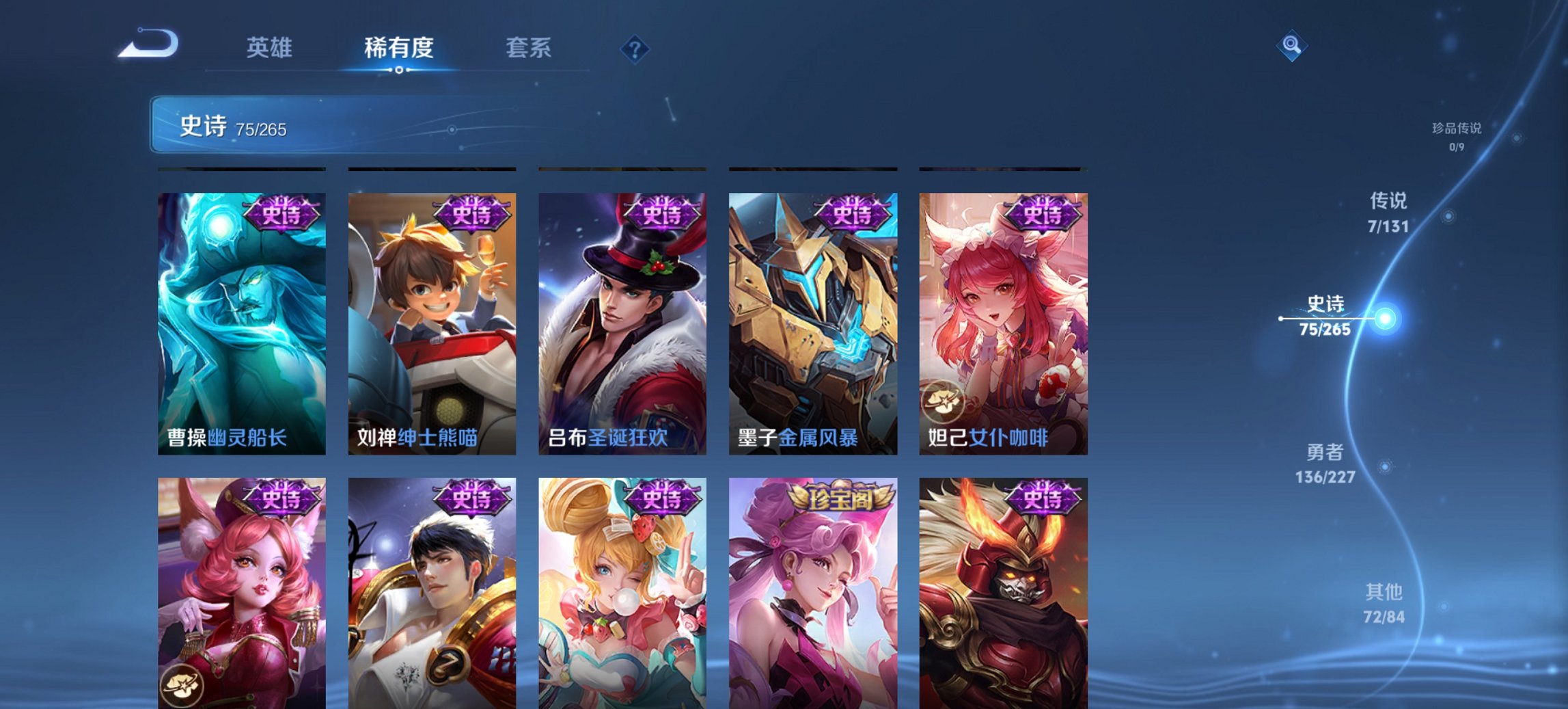The height and width of the screenshot is (709, 1568).
Task: Click the question mark help icon
Action: click(x=635, y=48)
